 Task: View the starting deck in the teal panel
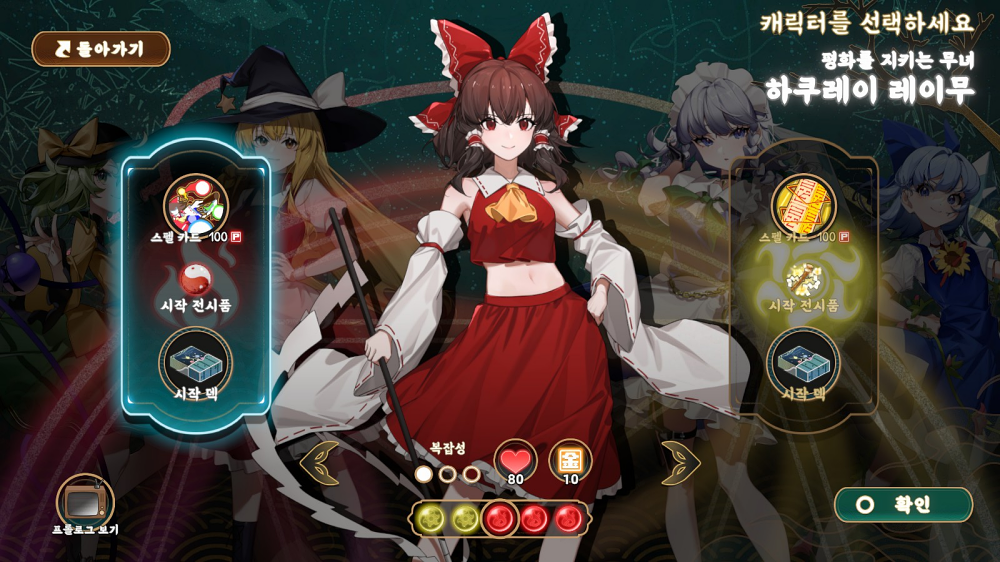click(x=195, y=362)
